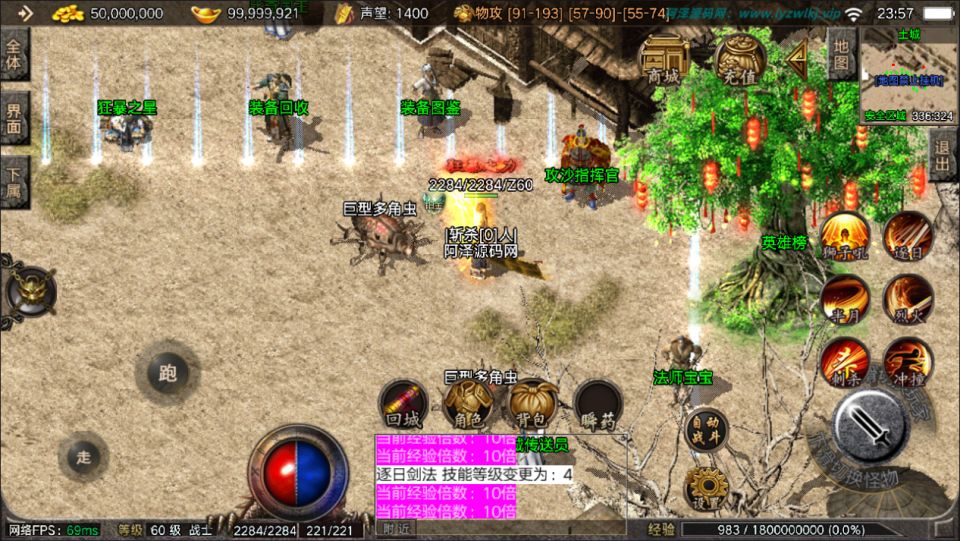
Task: Open the 商城 shop
Action: (664, 60)
